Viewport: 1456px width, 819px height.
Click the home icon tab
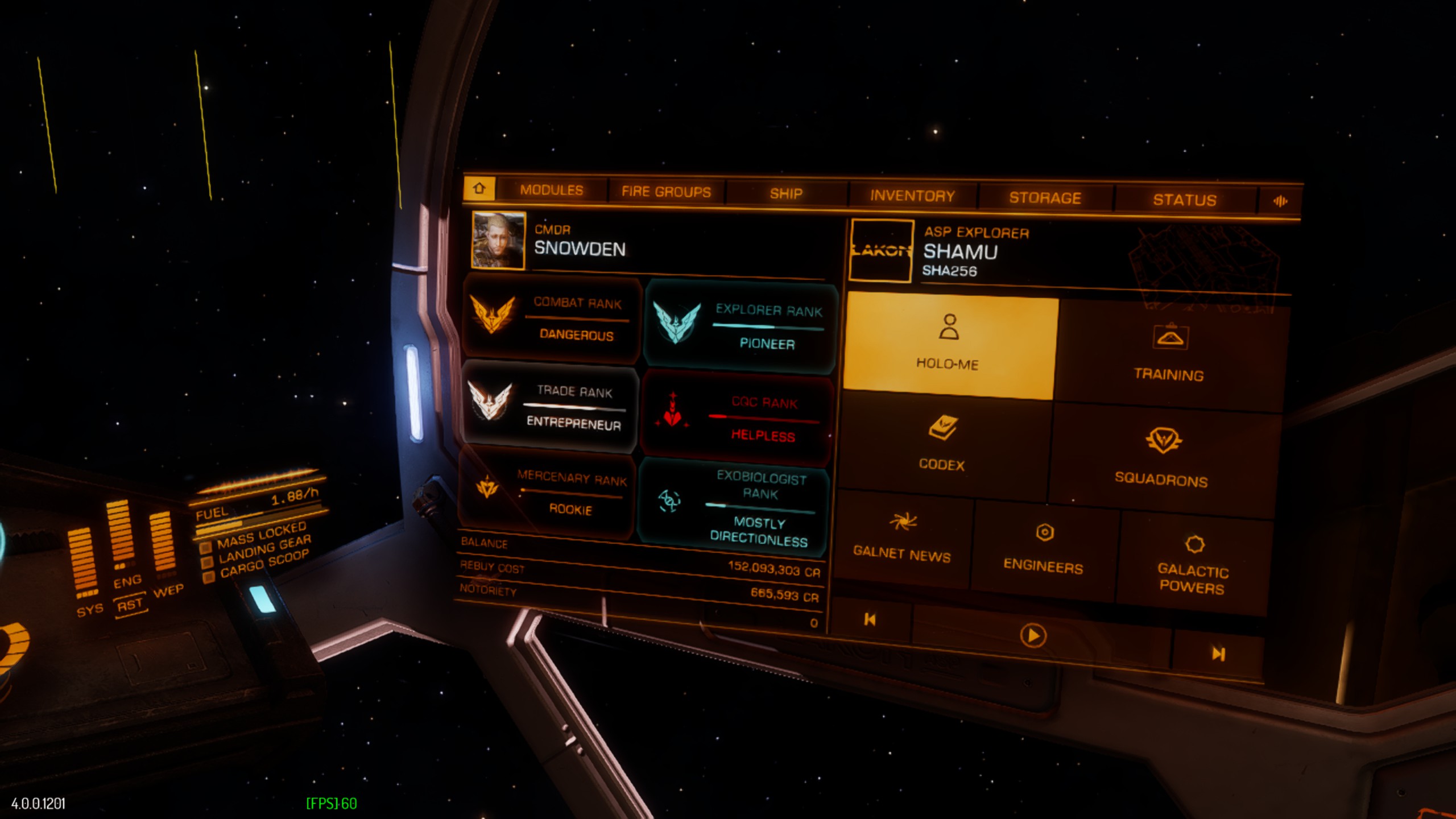[x=479, y=188]
